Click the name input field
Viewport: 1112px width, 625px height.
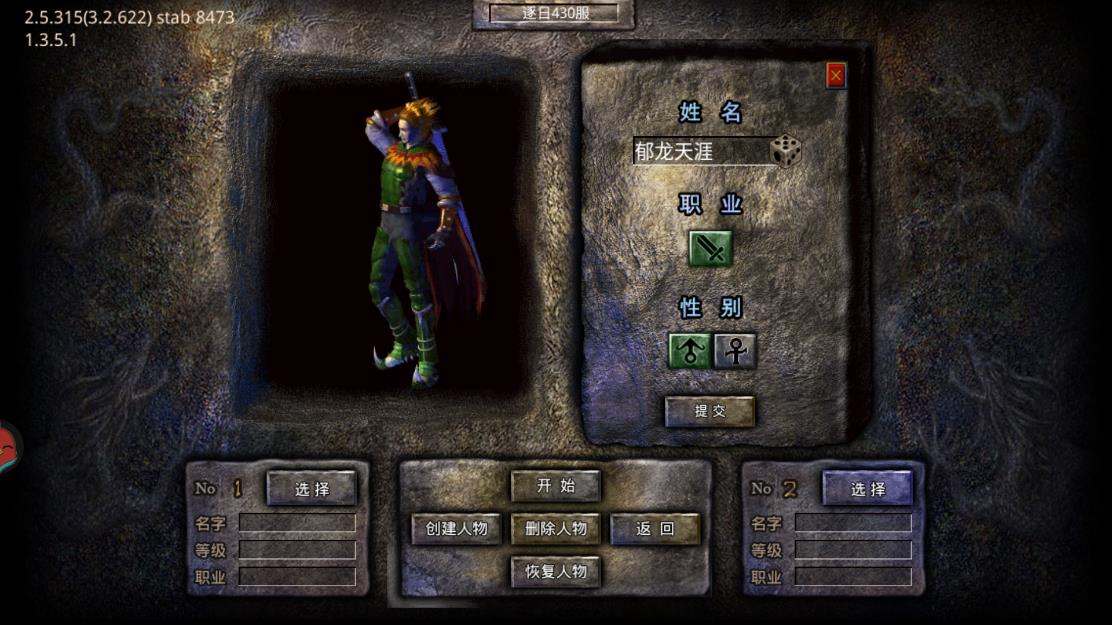[700, 152]
